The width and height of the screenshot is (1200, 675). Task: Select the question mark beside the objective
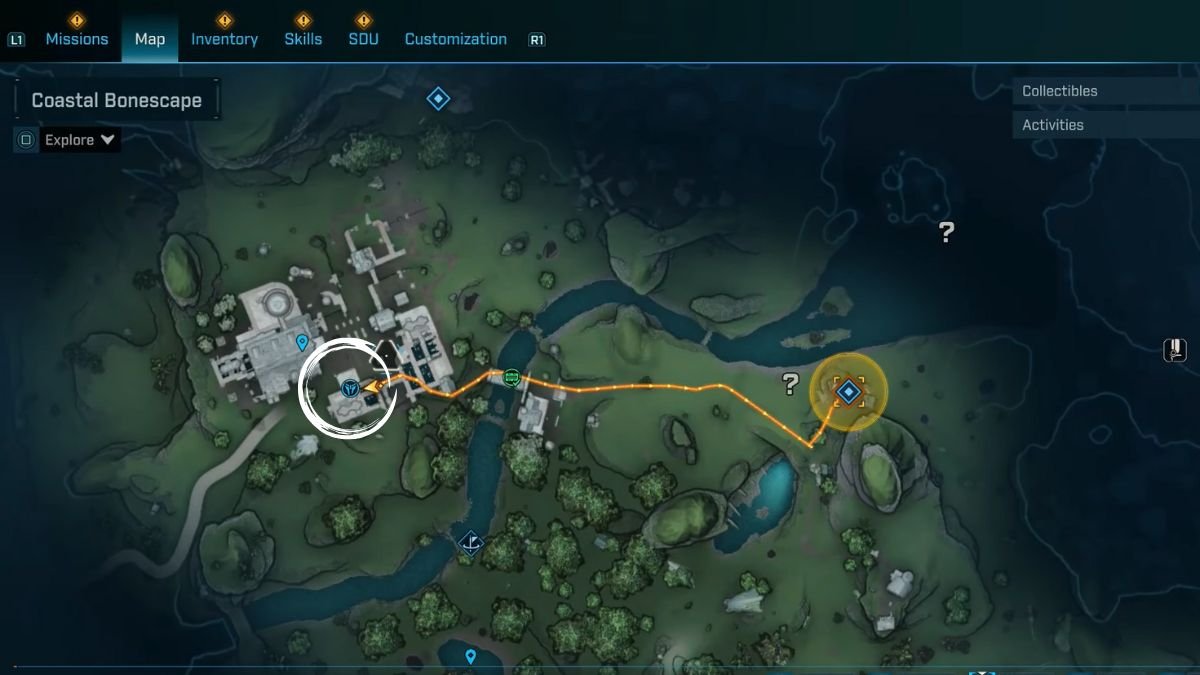click(x=790, y=383)
